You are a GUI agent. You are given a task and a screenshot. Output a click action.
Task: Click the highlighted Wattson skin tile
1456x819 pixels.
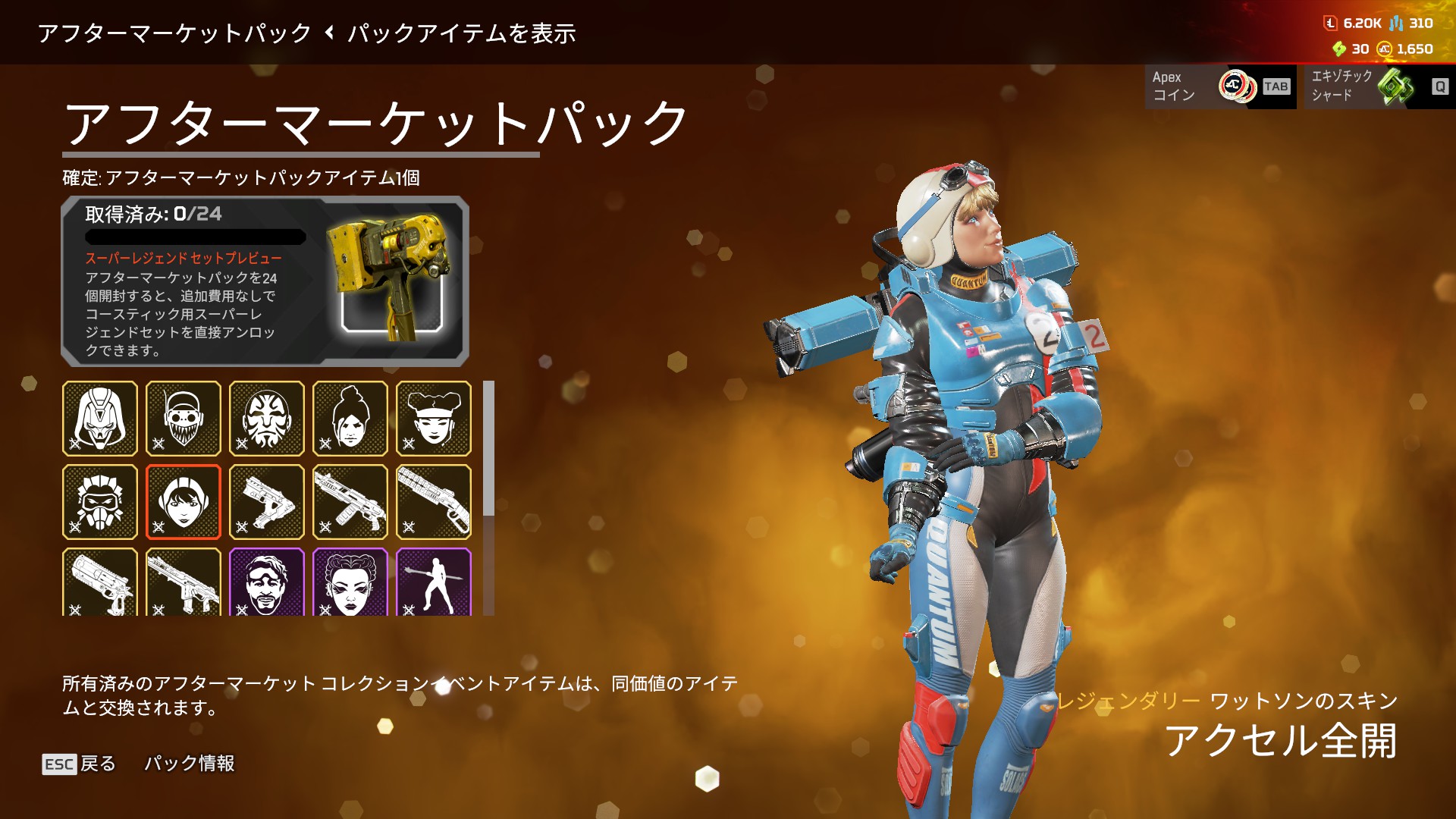pyautogui.click(x=184, y=502)
